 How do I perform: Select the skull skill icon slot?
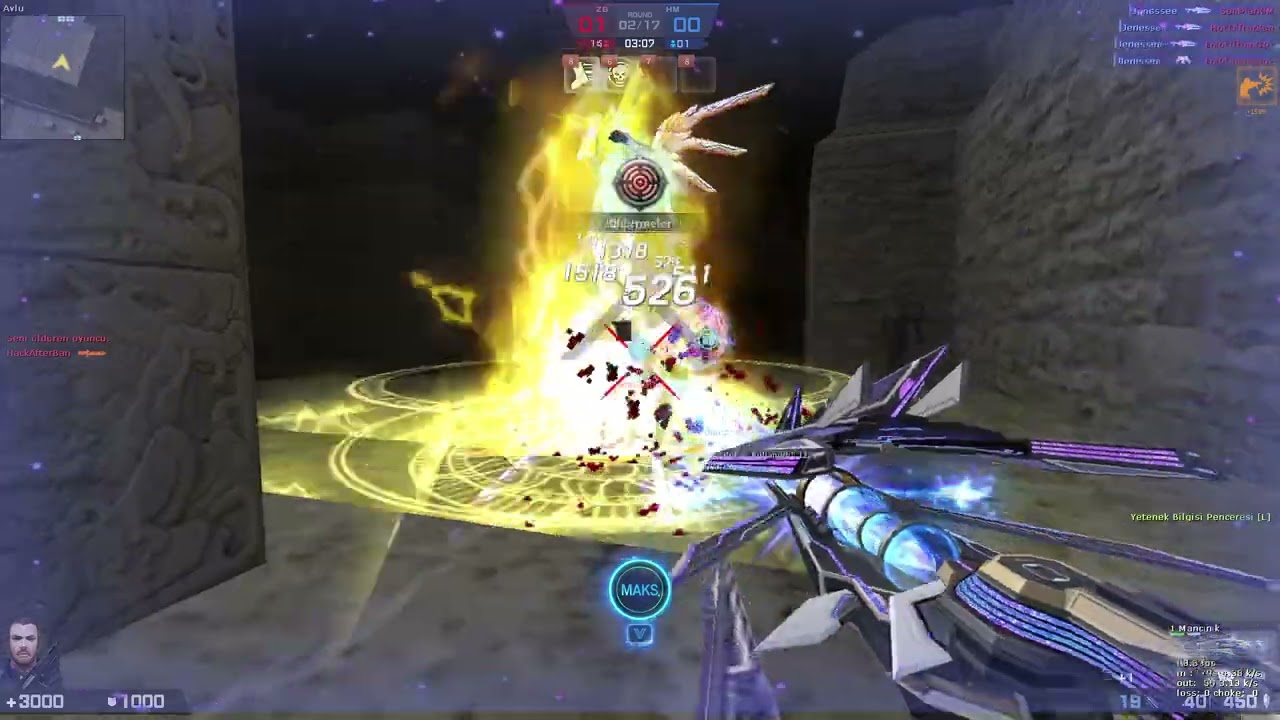[x=618, y=75]
